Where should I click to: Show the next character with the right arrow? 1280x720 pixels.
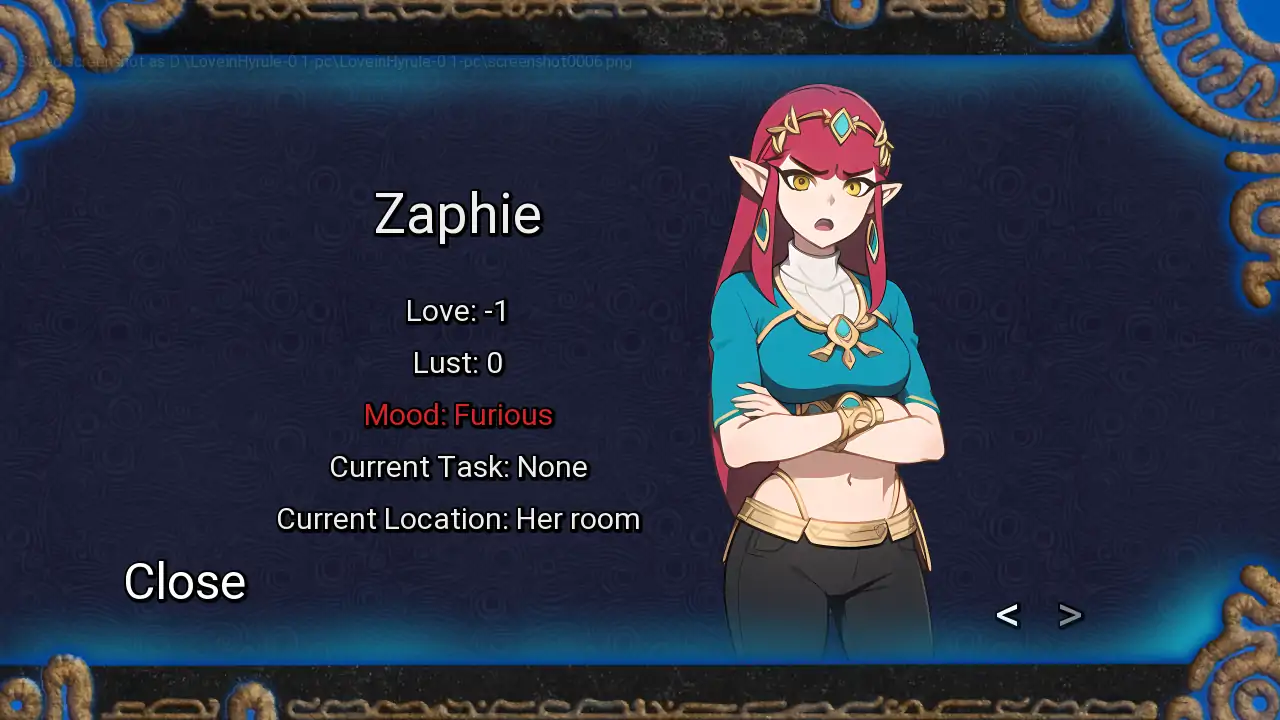1070,615
